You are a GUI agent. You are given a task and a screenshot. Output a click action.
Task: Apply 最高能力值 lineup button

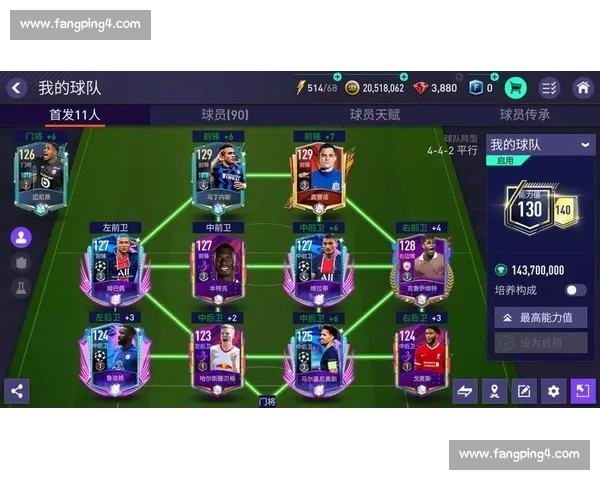(540, 317)
